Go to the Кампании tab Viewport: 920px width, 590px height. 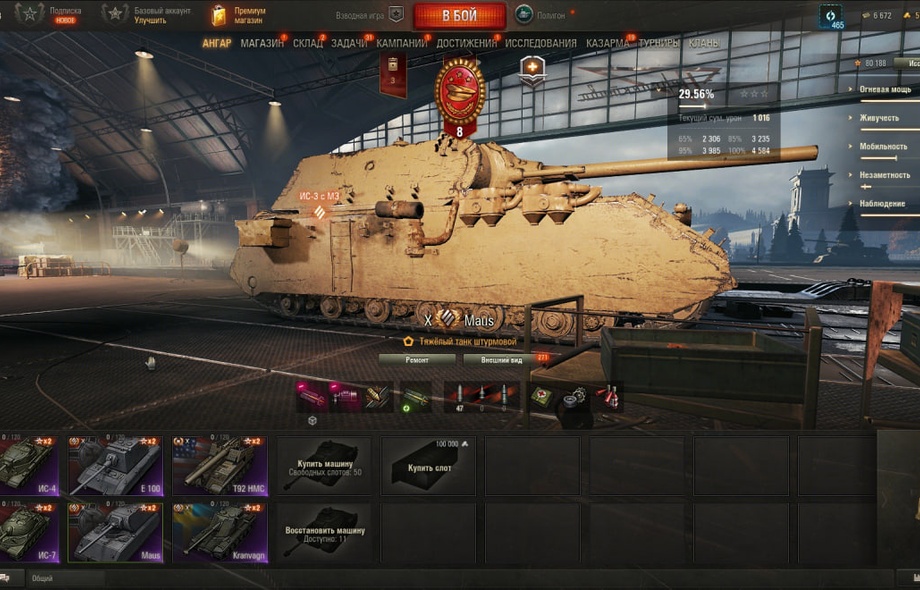402,44
